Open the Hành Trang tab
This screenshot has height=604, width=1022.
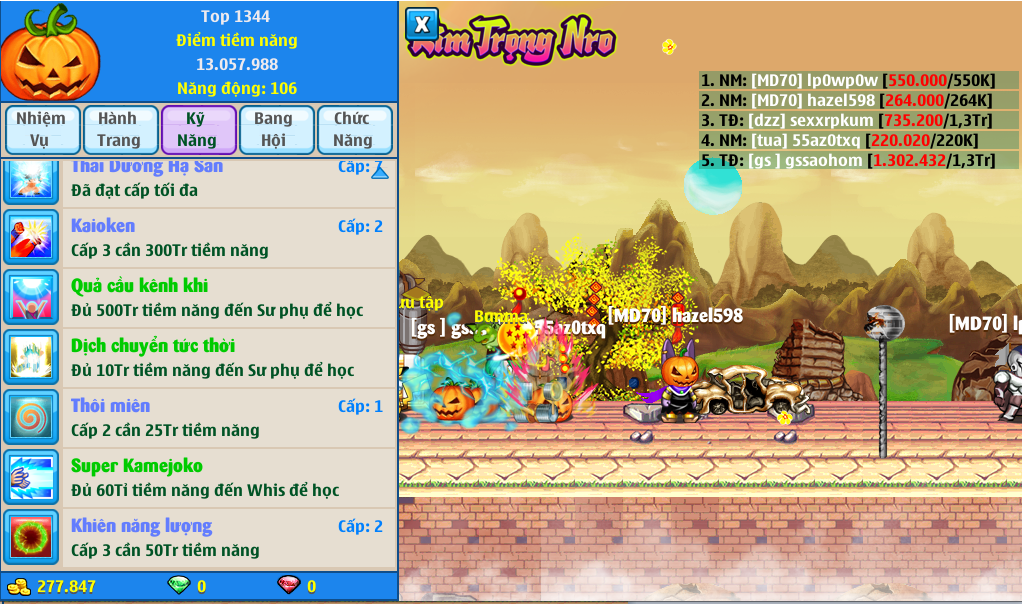[119, 130]
